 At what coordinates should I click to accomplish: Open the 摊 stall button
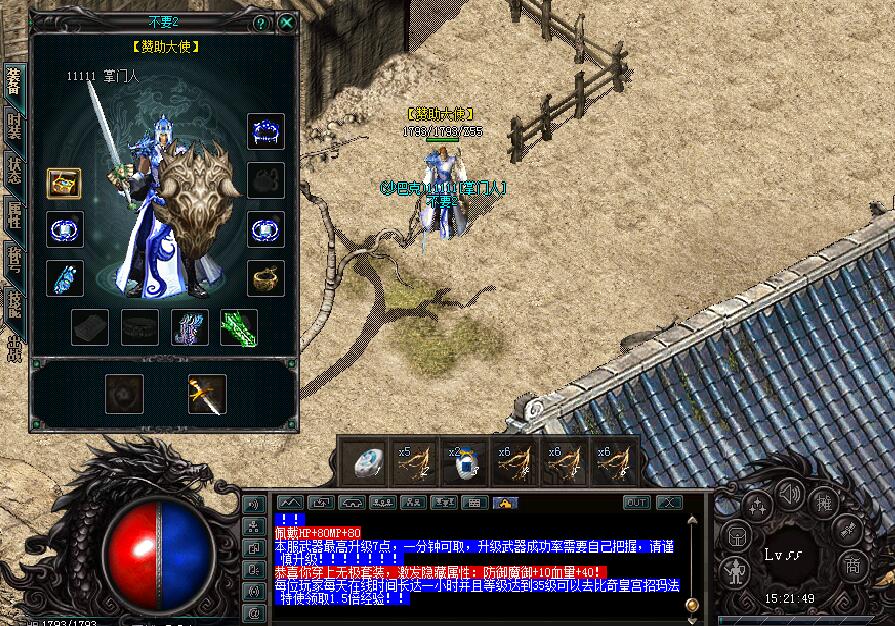(x=822, y=502)
